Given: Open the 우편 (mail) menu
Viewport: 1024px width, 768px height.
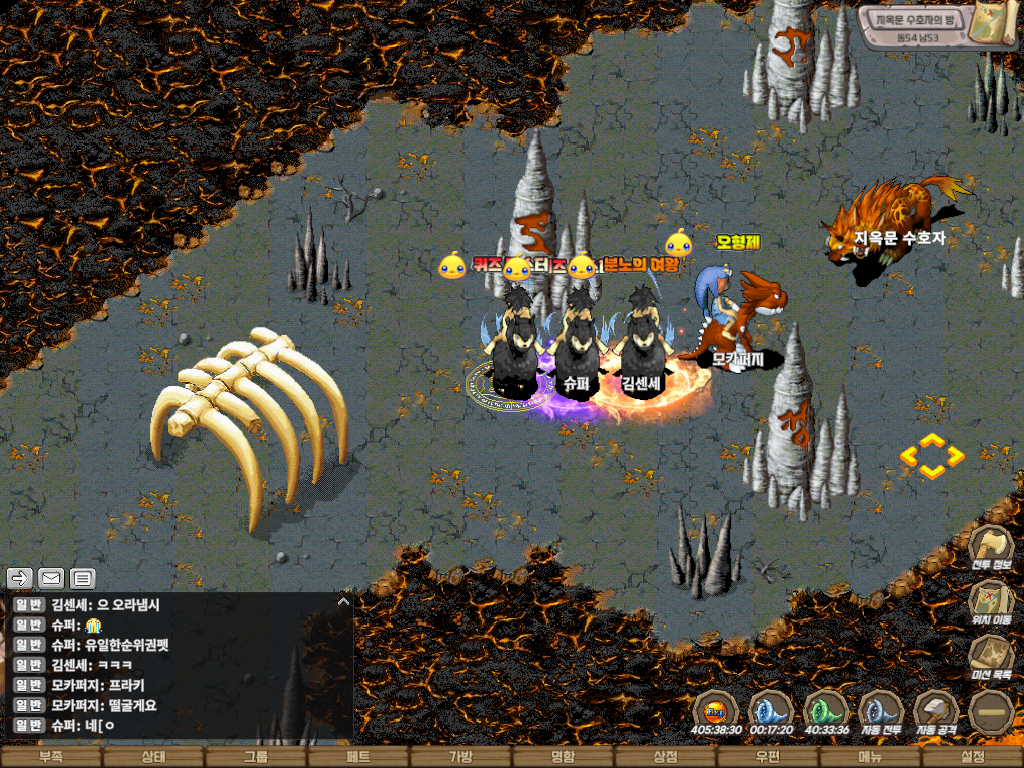Looking at the screenshot, I should coord(768,757).
